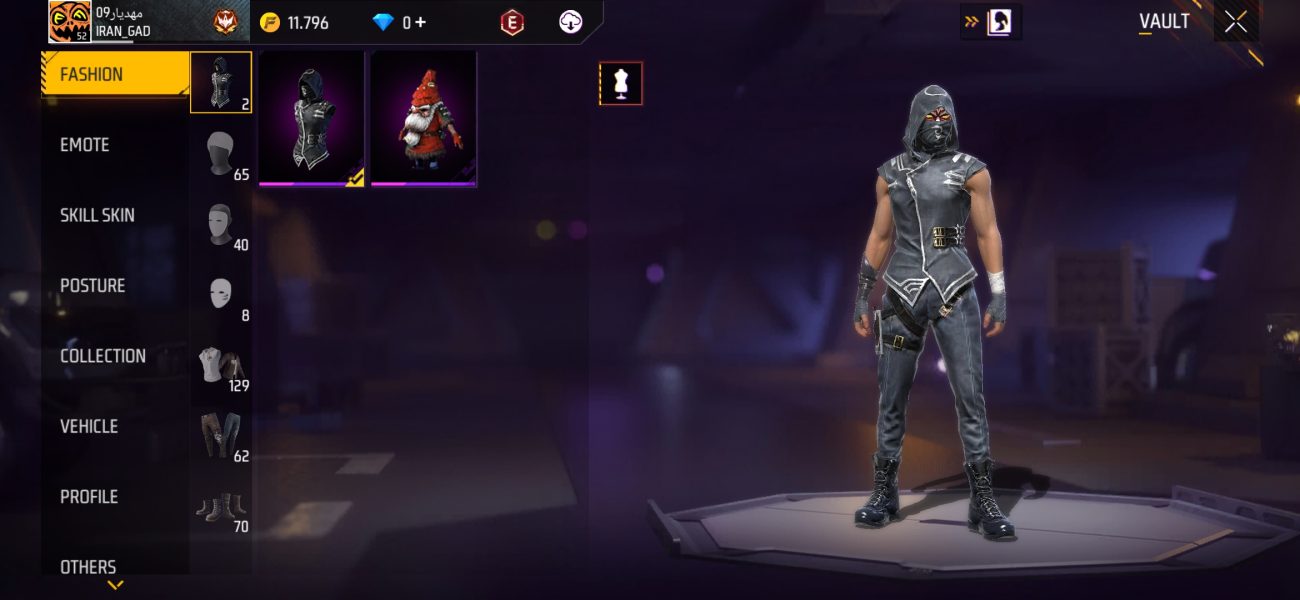This screenshot has height=600, width=1300.
Task: Select the pants subcategory with 62 items
Action: point(221,435)
